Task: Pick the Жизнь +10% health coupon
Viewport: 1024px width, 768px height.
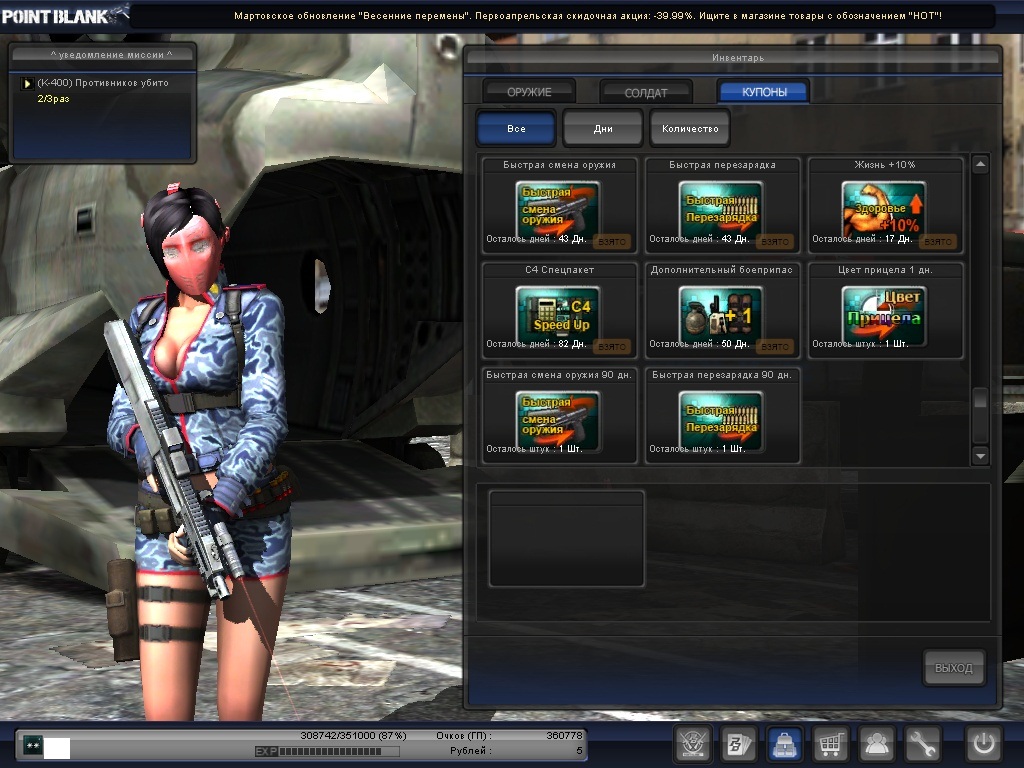Action: (x=884, y=210)
